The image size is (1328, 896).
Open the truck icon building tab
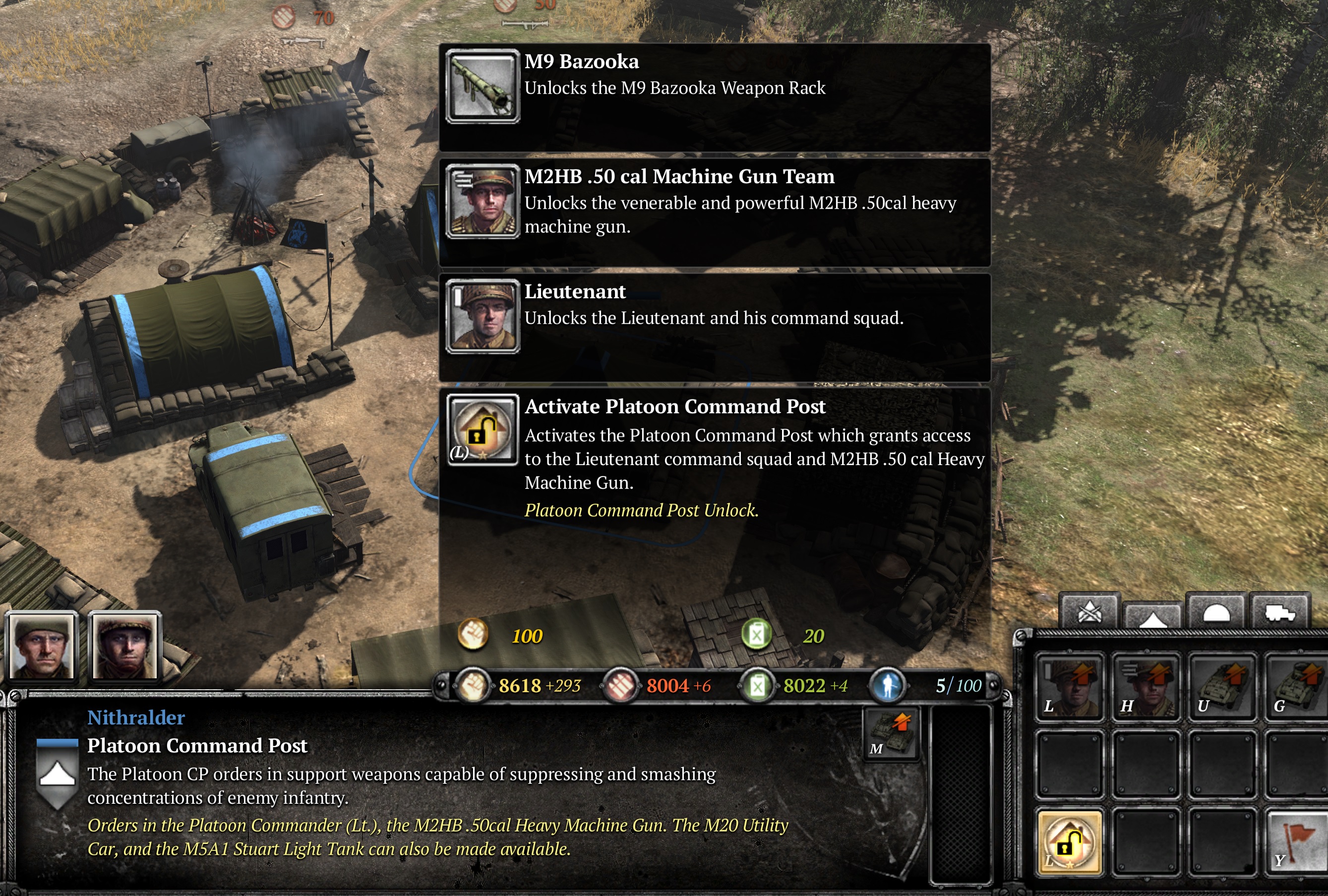(x=1279, y=612)
